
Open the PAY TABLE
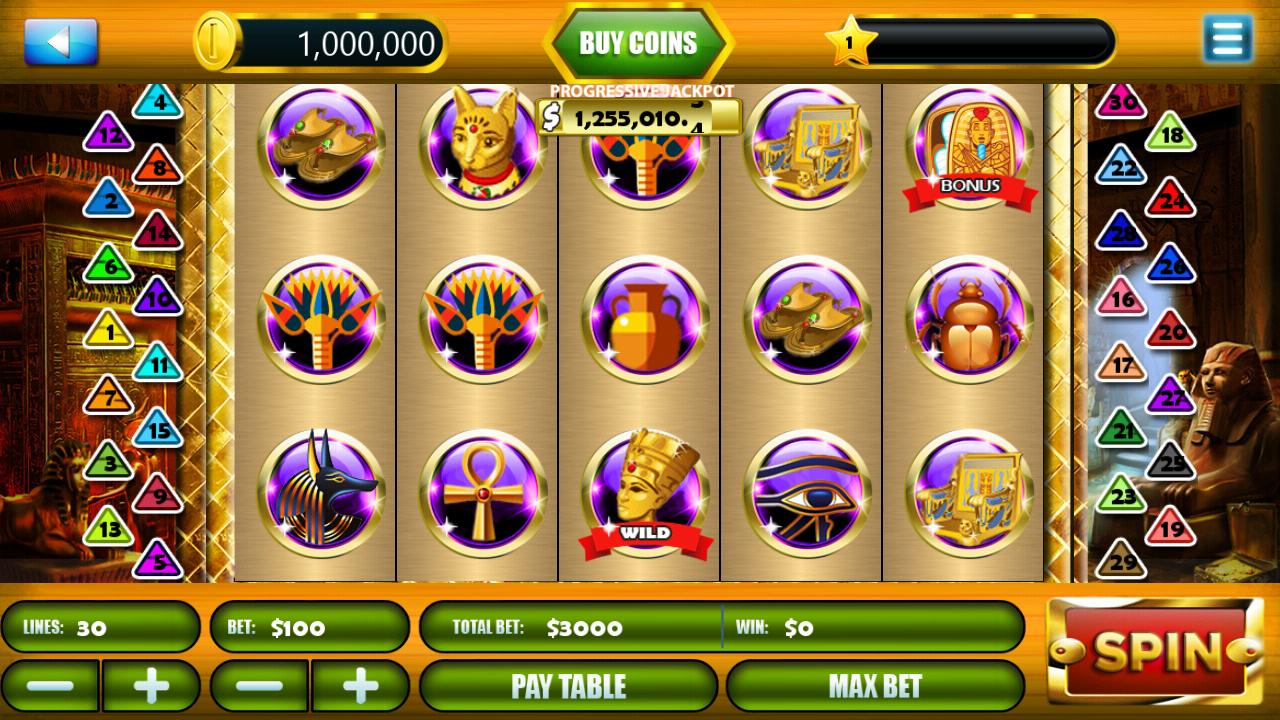point(569,686)
